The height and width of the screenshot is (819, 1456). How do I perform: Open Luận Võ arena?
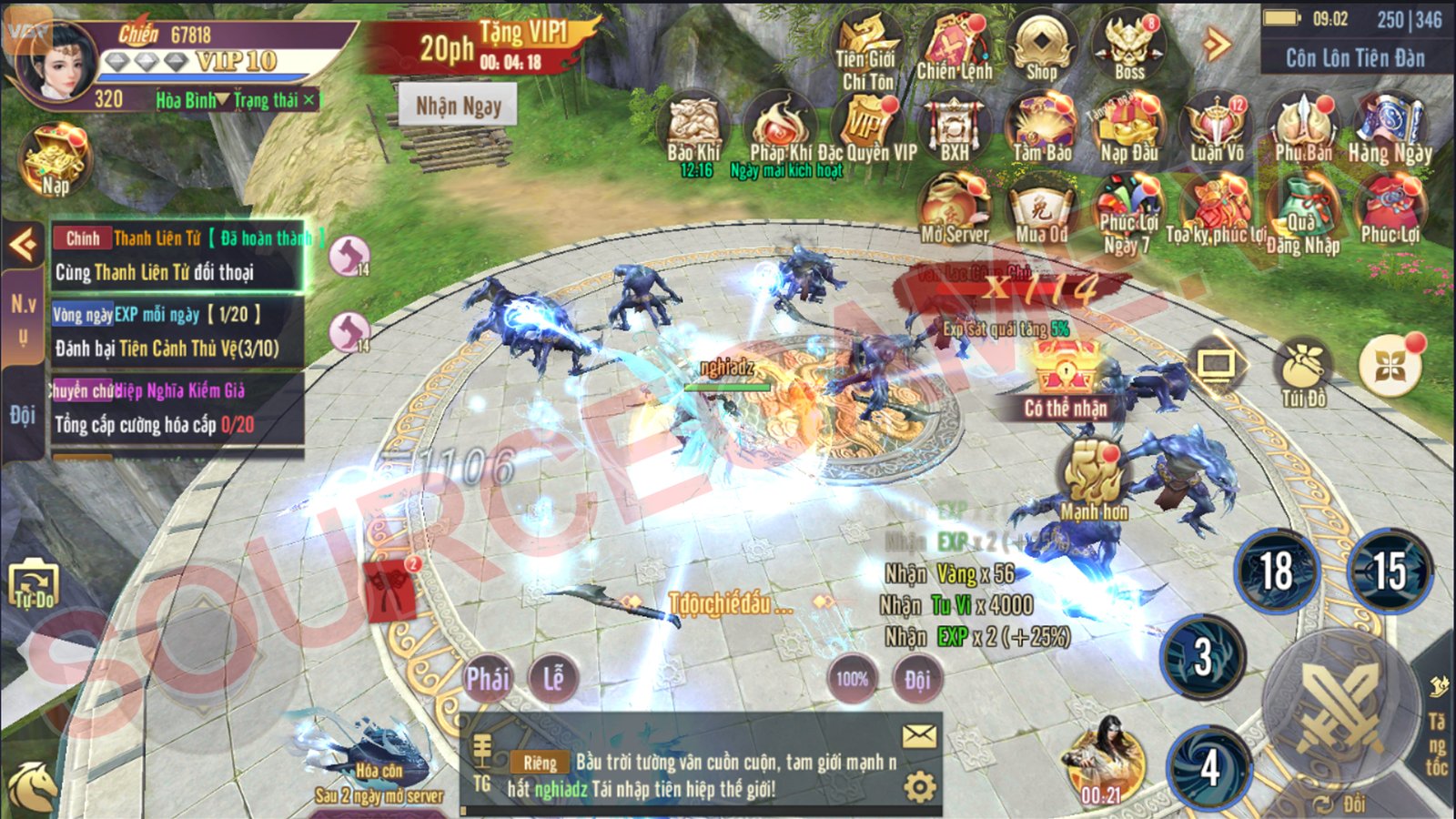[x=1217, y=128]
